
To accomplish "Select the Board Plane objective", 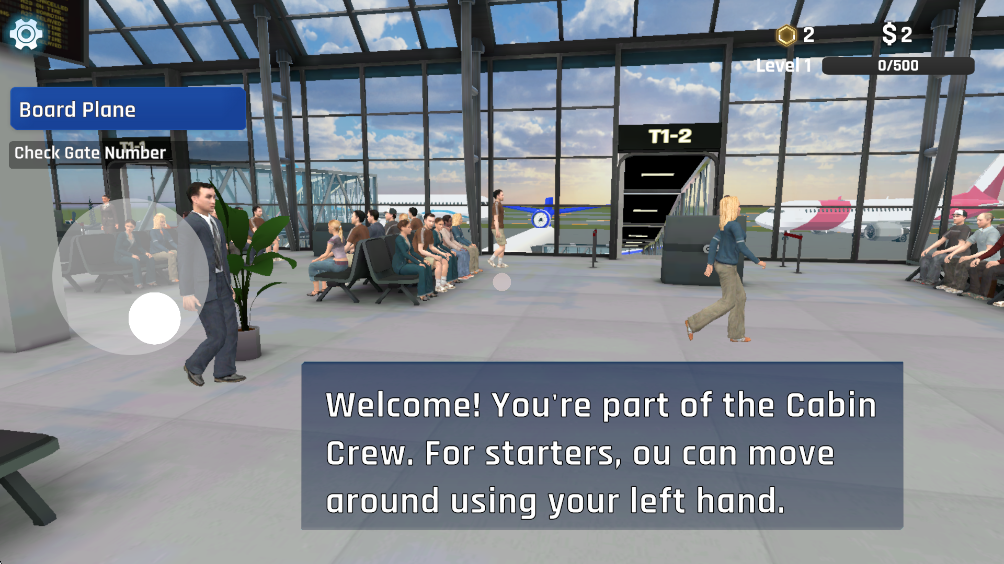I will tap(128, 109).
